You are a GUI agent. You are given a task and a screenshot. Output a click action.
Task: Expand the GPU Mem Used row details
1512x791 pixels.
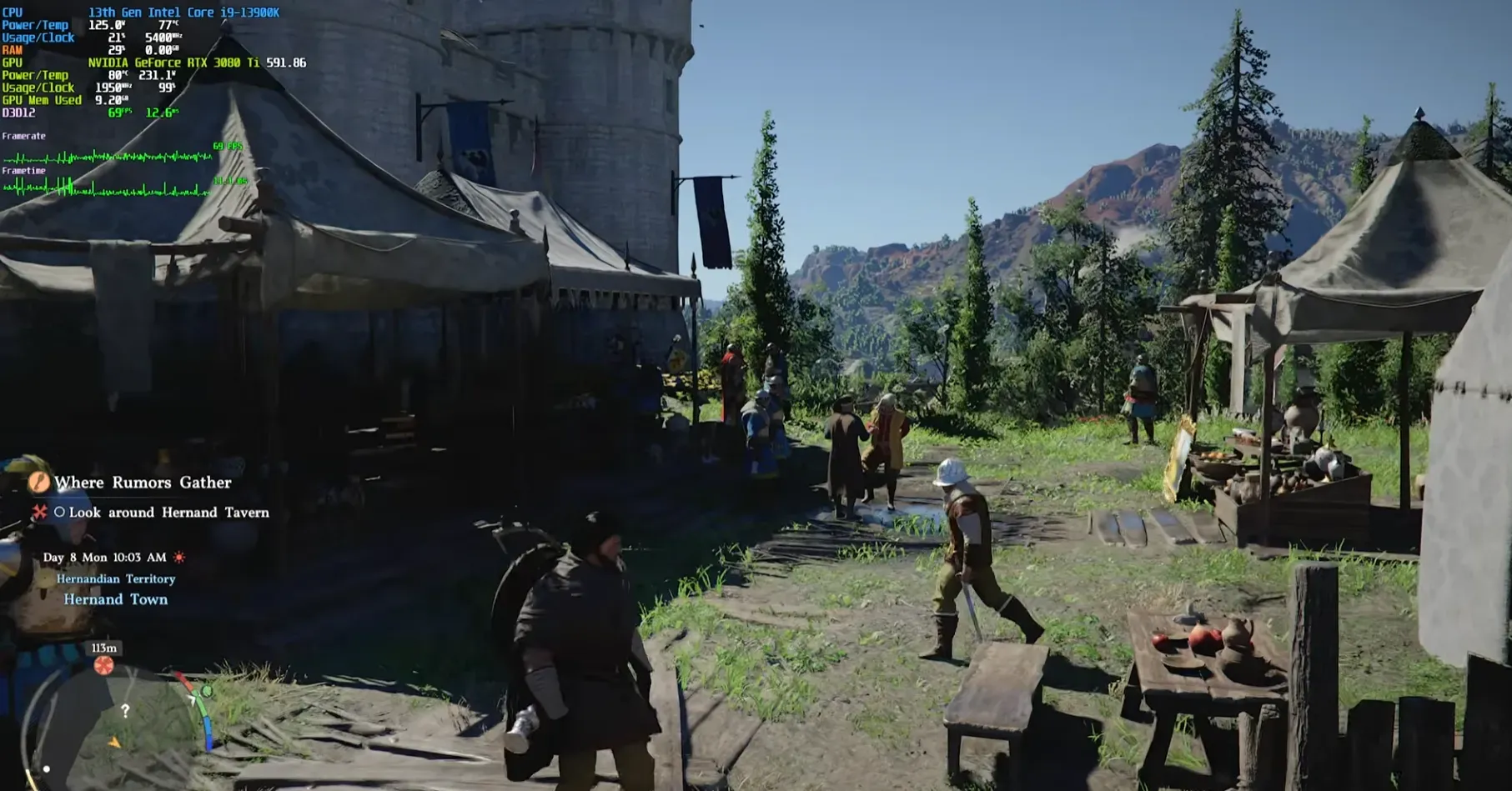pos(42,100)
